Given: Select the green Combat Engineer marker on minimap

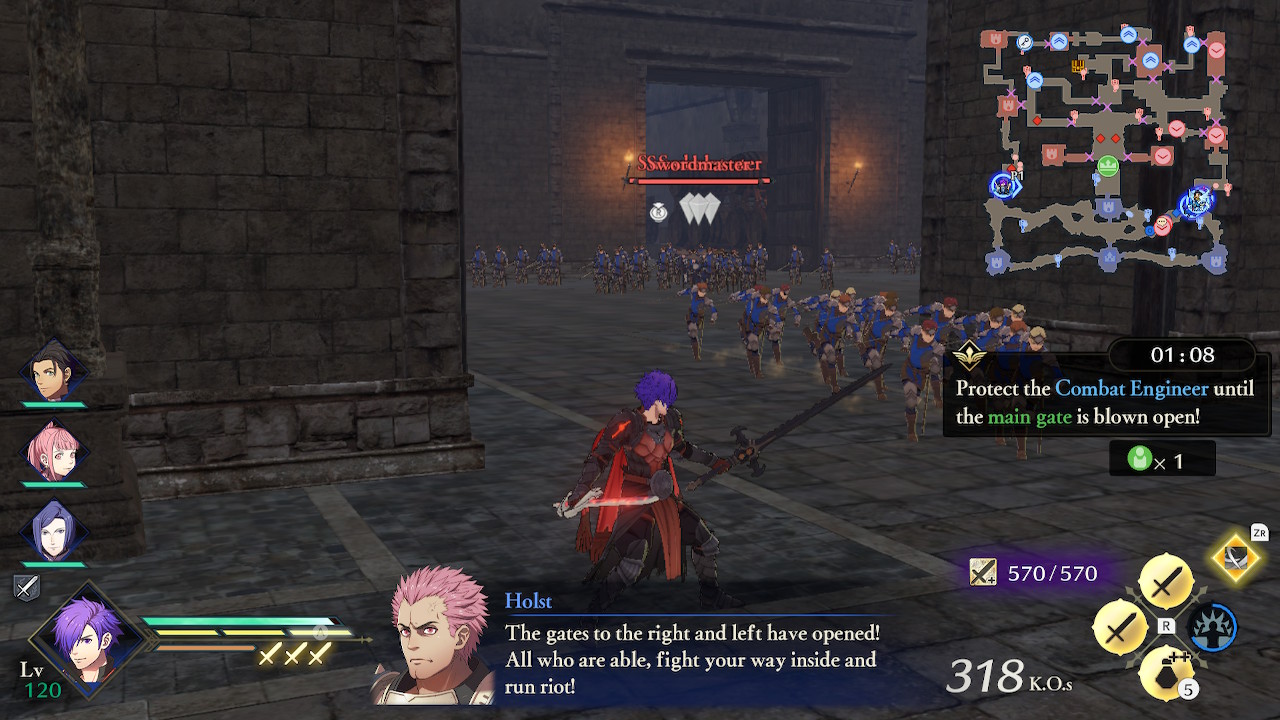Looking at the screenshot, I should (1110, 164).
